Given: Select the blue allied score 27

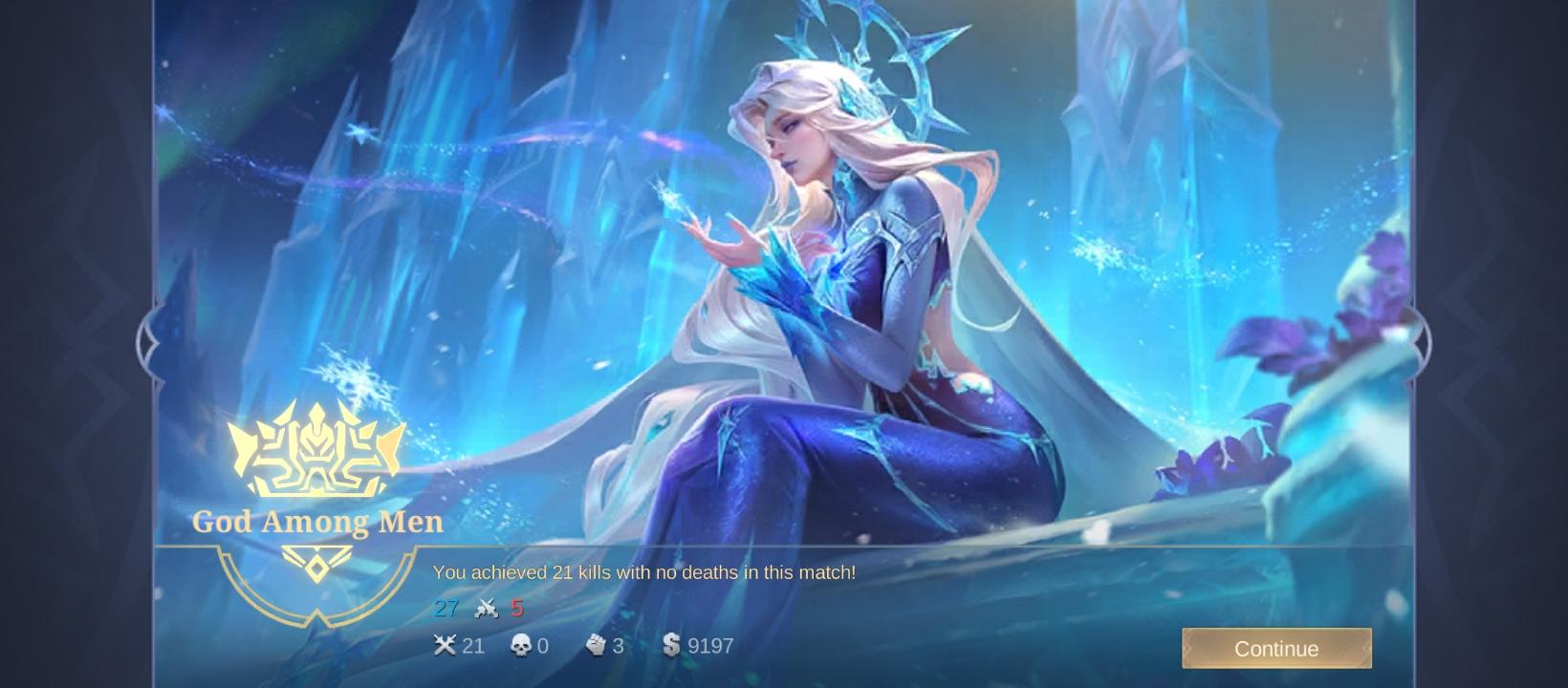Looking at the screenshot, I should pos(446,608).
